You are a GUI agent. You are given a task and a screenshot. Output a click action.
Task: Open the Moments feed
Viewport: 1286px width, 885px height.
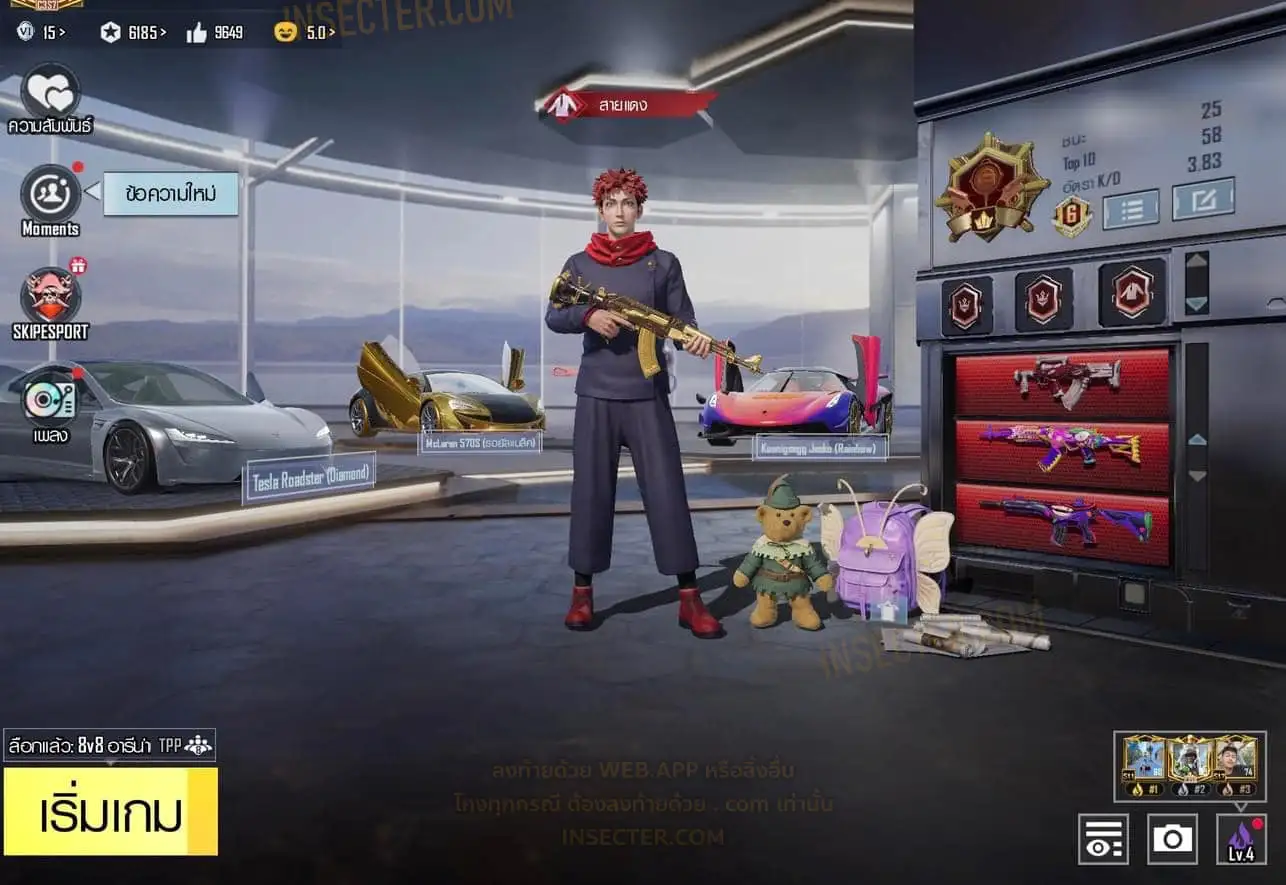pos(50,194)
